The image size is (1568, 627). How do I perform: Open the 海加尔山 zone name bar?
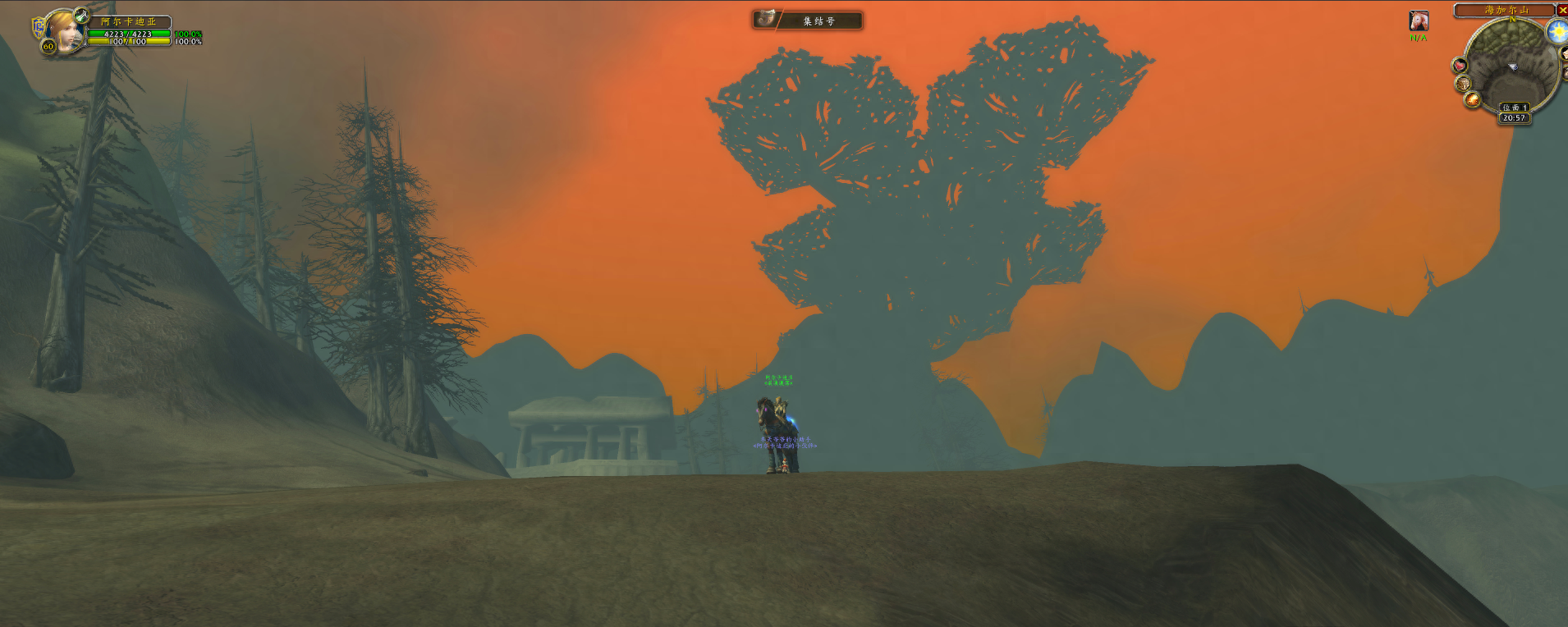pyautogui.click(x=1506, y=10)
